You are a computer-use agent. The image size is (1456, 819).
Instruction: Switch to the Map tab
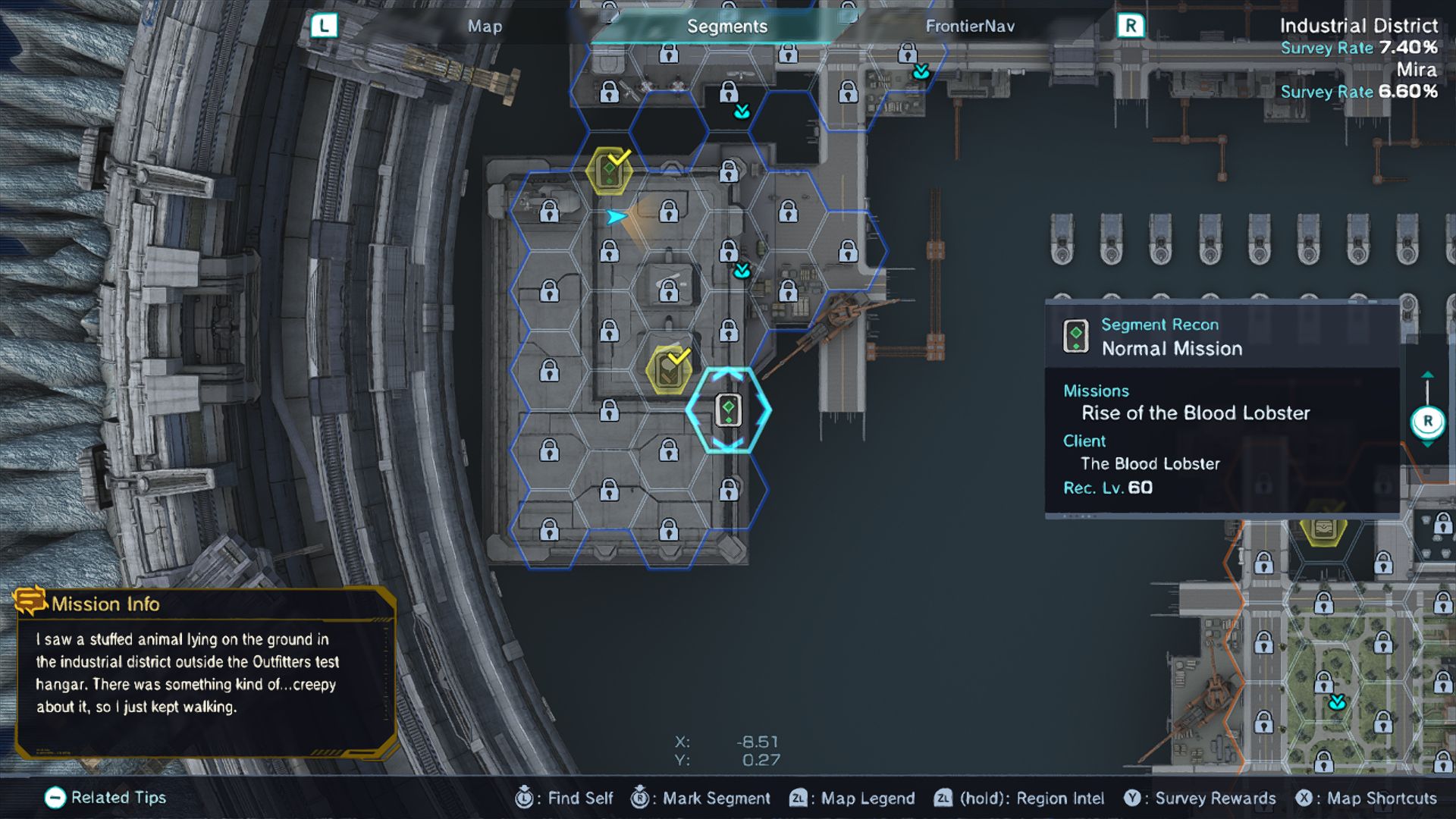[485, 27]
